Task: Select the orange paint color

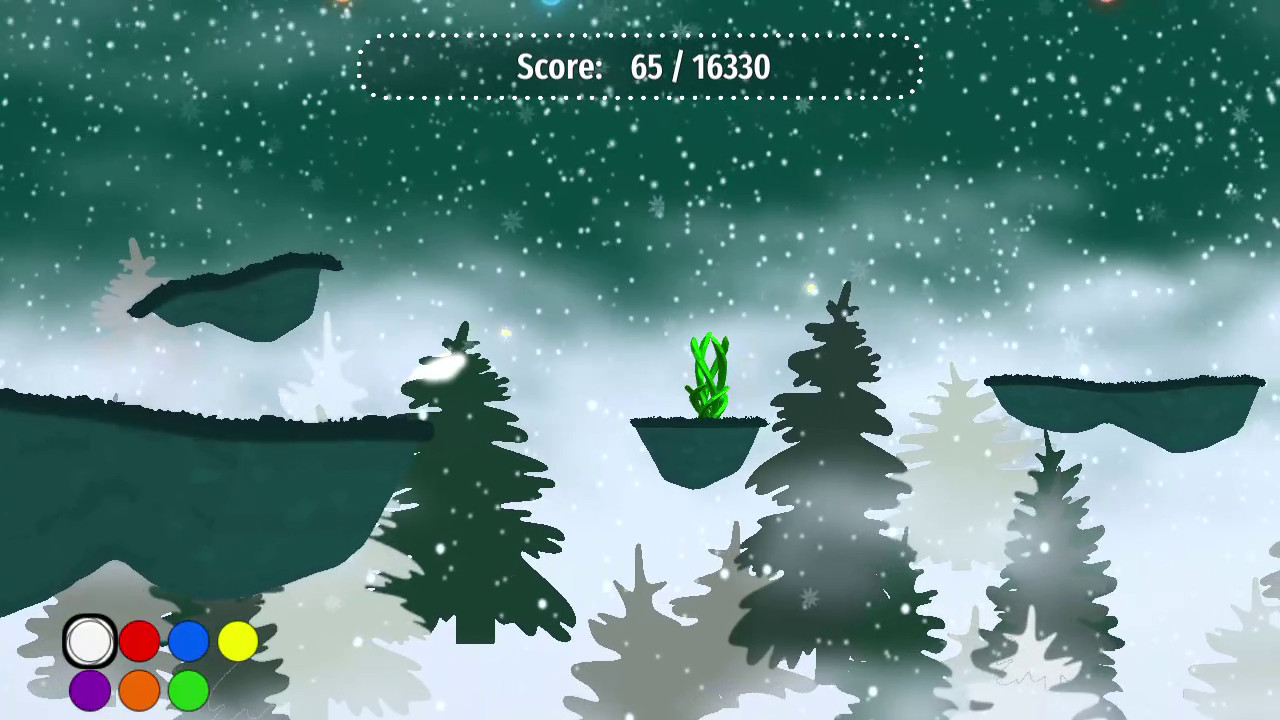Action: 139,690
